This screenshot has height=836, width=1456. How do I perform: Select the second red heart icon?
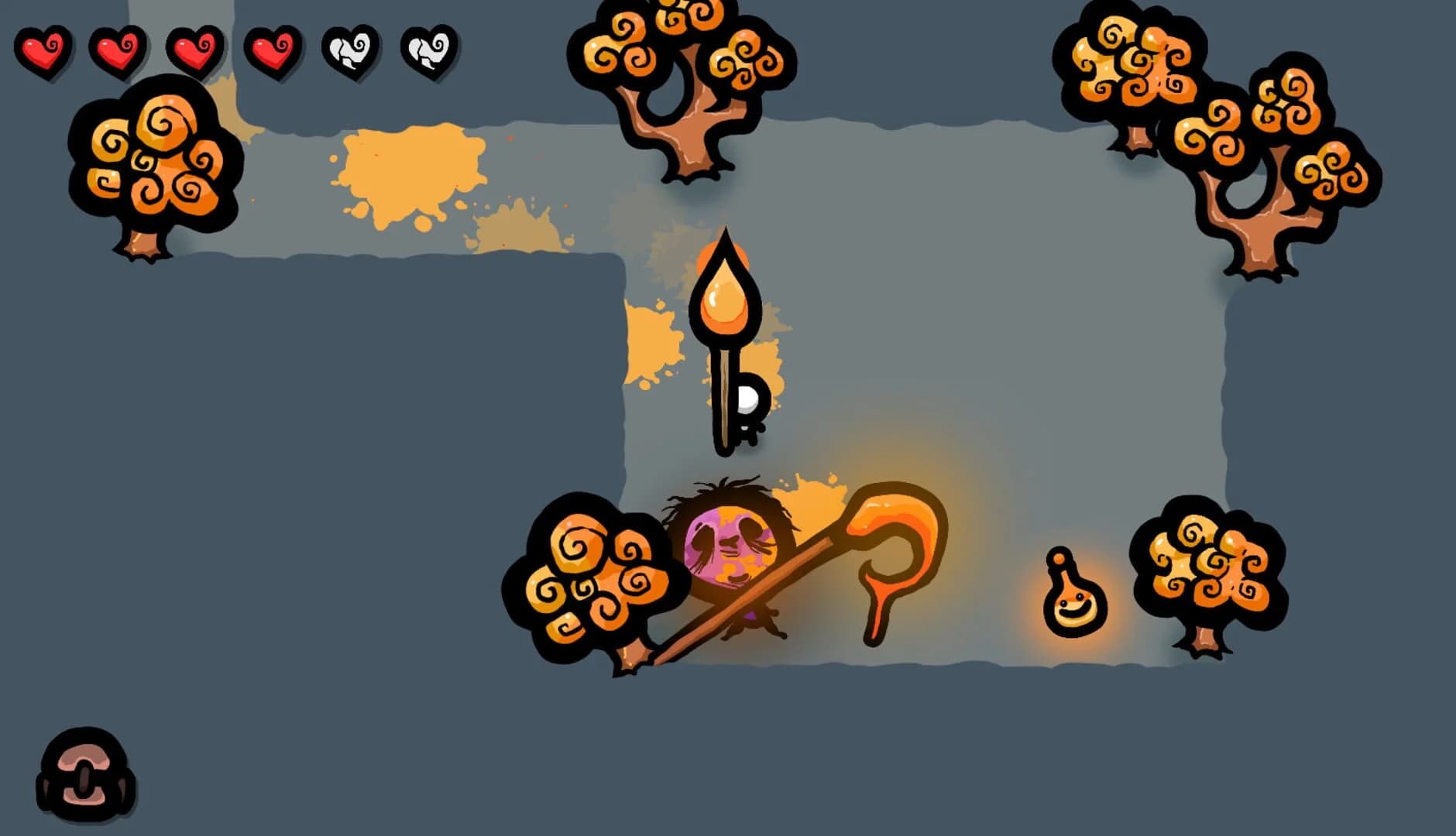click(x=116, y=54)
